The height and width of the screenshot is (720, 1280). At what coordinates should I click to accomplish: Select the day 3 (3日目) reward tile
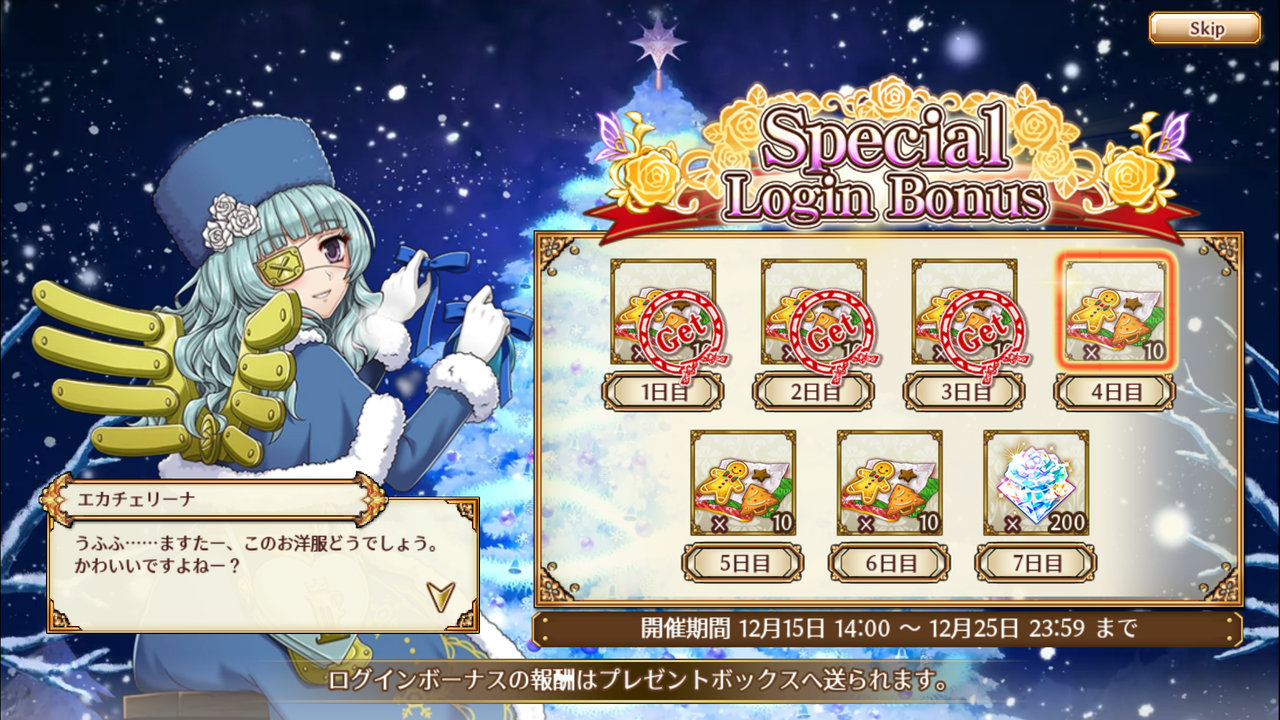click(964, 313)
